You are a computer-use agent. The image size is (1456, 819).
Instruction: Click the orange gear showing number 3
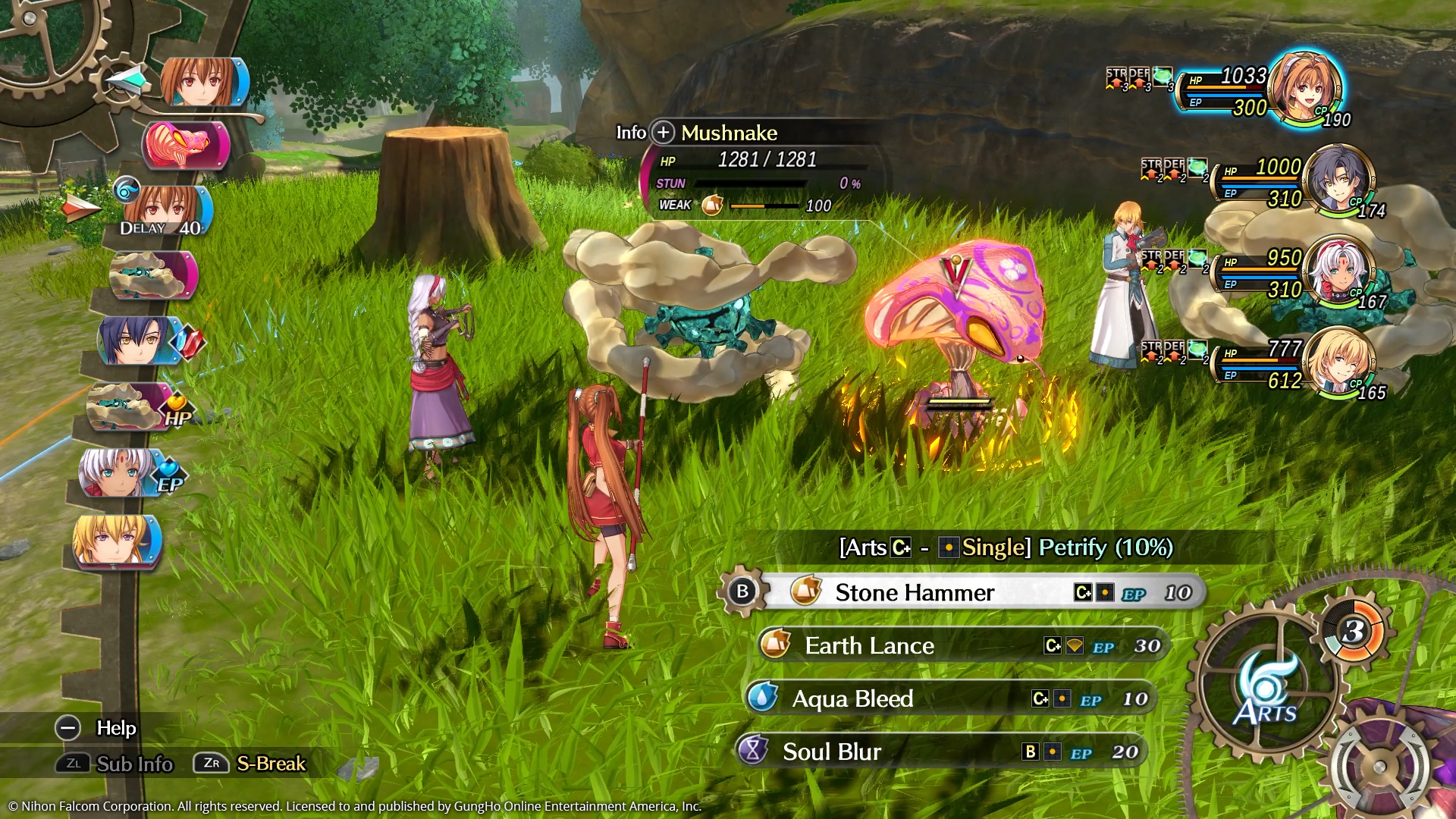pos(1354,630)
